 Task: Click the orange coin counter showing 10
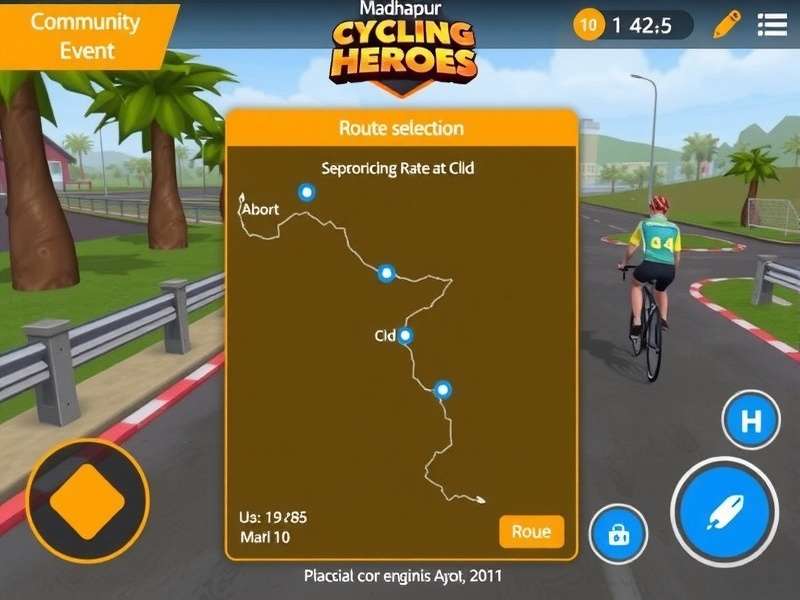[589, 25]
